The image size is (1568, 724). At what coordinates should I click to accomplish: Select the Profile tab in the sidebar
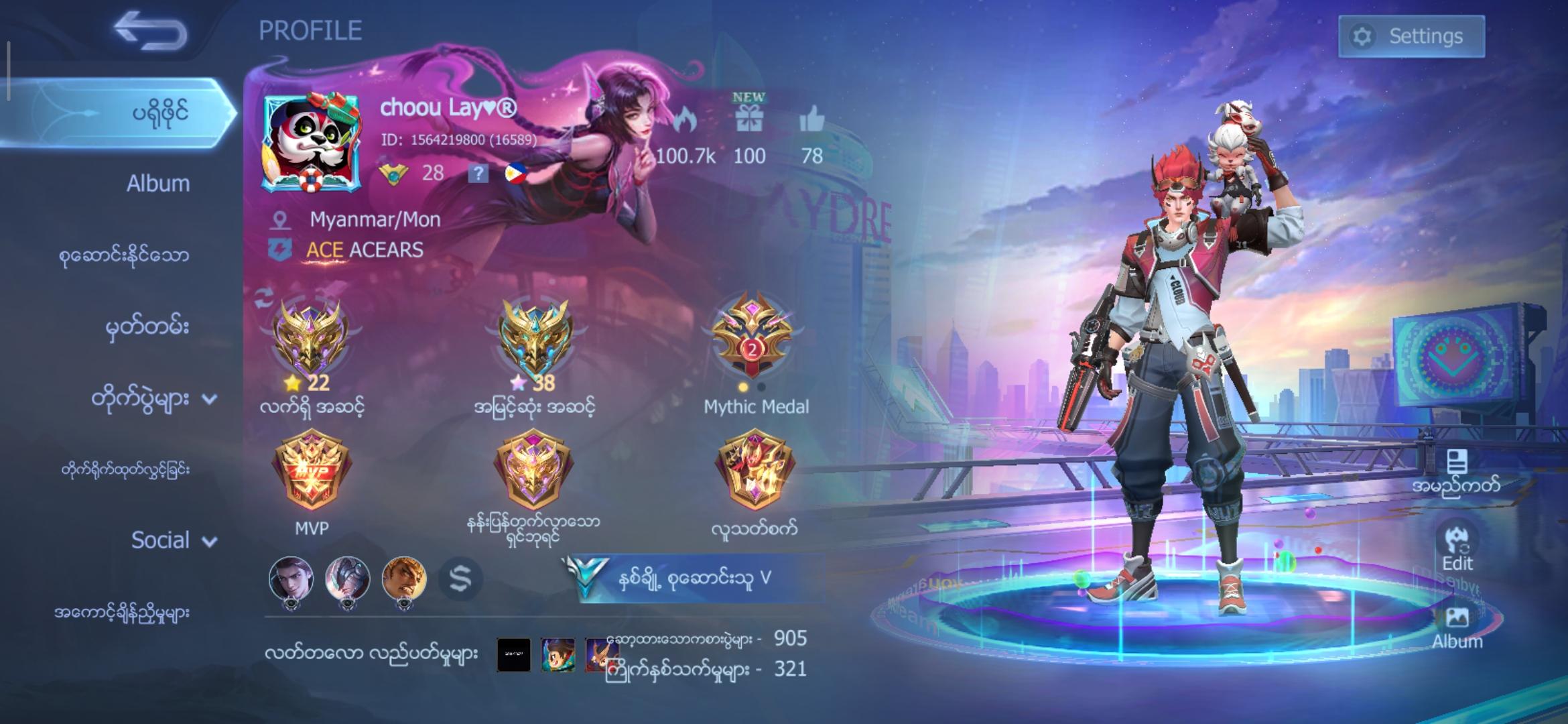[161, 113]
